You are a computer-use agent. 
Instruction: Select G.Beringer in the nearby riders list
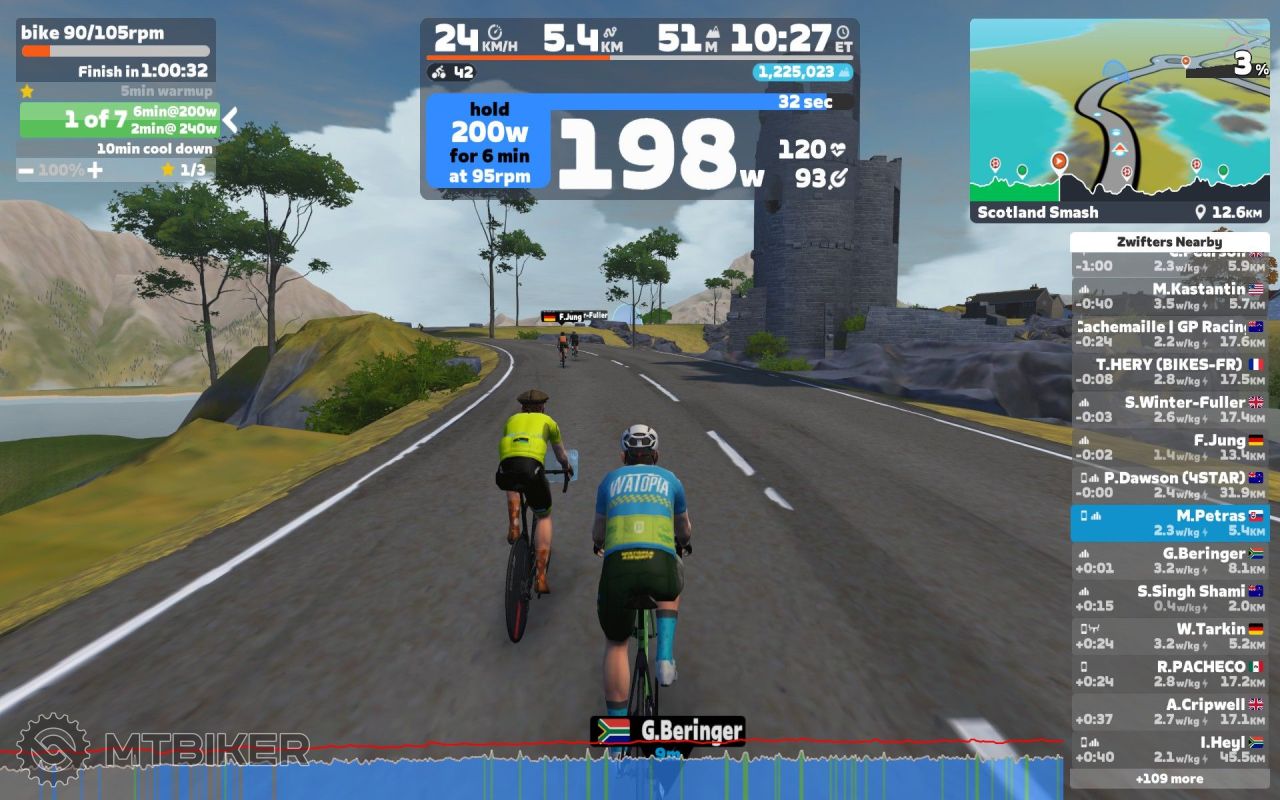(x=1169, y=560)
